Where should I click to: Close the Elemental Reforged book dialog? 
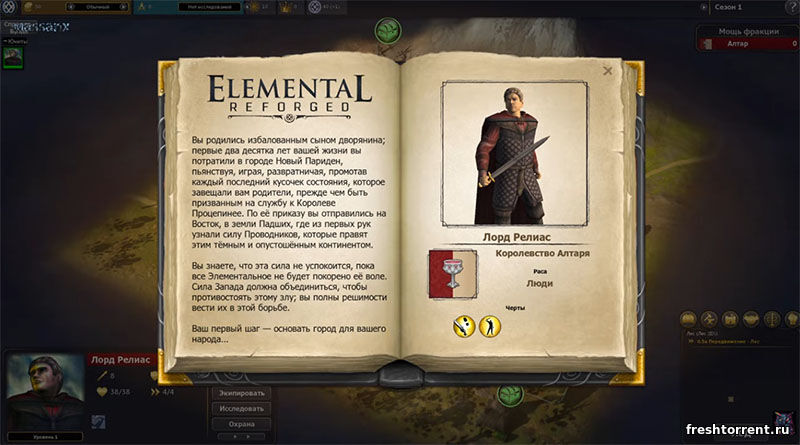pos(608,71)
